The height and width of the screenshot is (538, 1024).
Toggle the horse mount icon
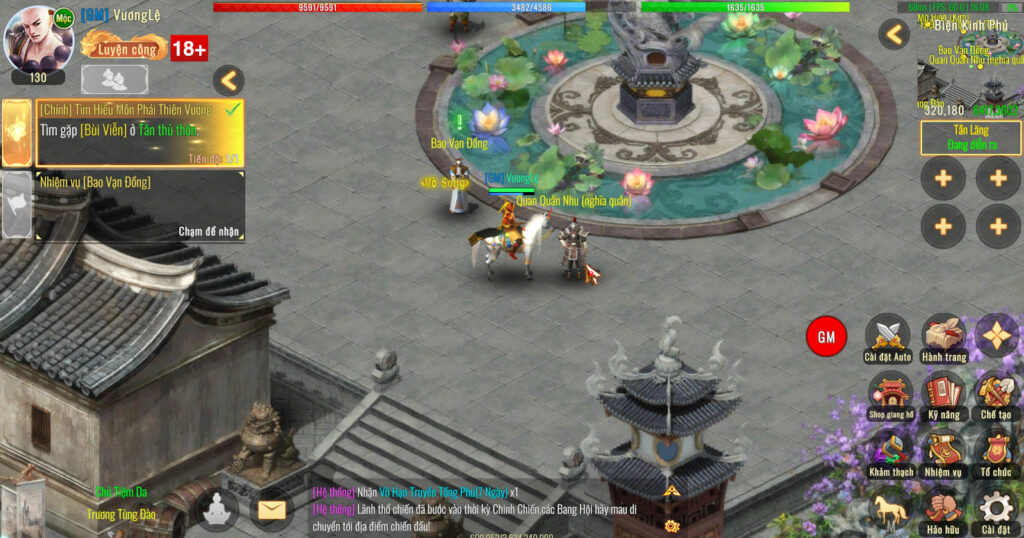tap(888, 508)
